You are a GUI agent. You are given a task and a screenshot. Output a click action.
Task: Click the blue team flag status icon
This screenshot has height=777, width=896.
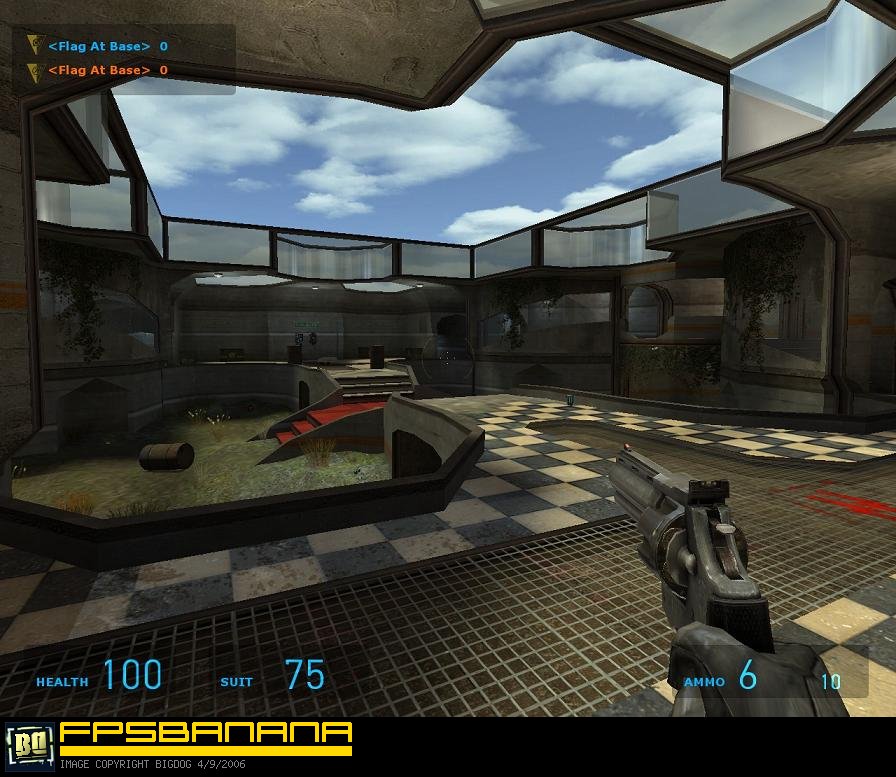tap(35, 46)
